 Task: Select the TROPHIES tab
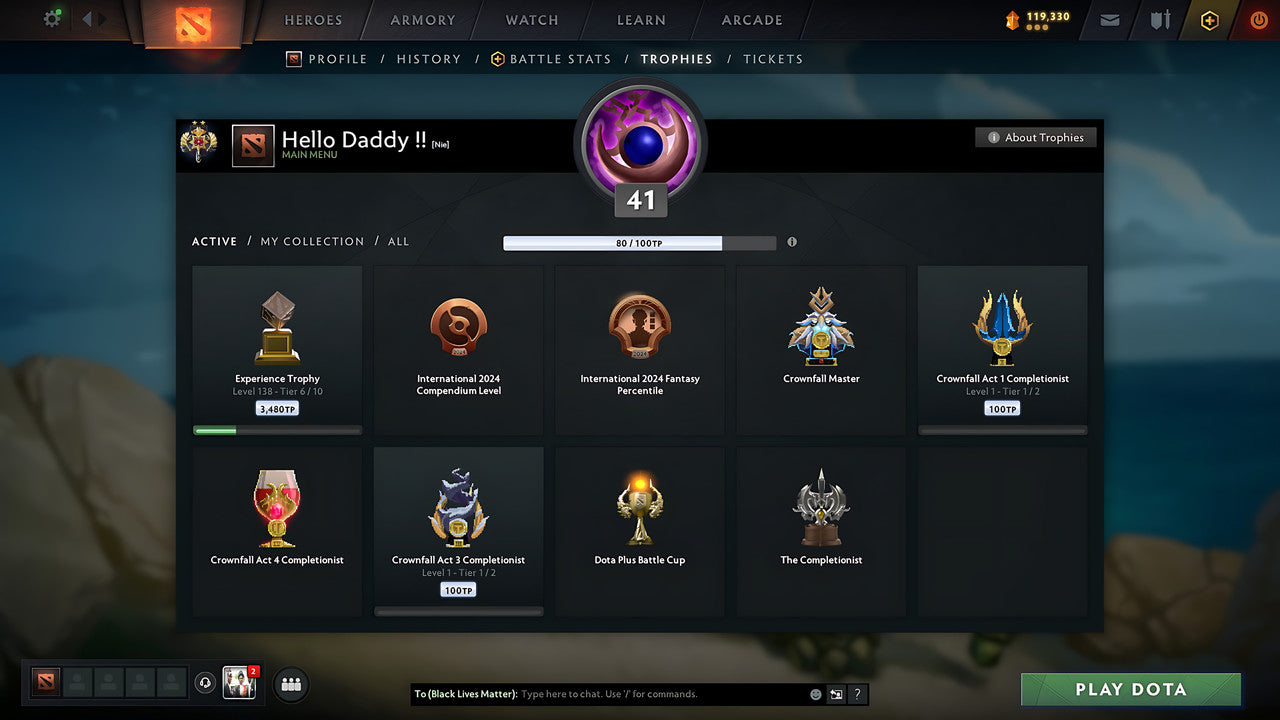pos(676,59)
